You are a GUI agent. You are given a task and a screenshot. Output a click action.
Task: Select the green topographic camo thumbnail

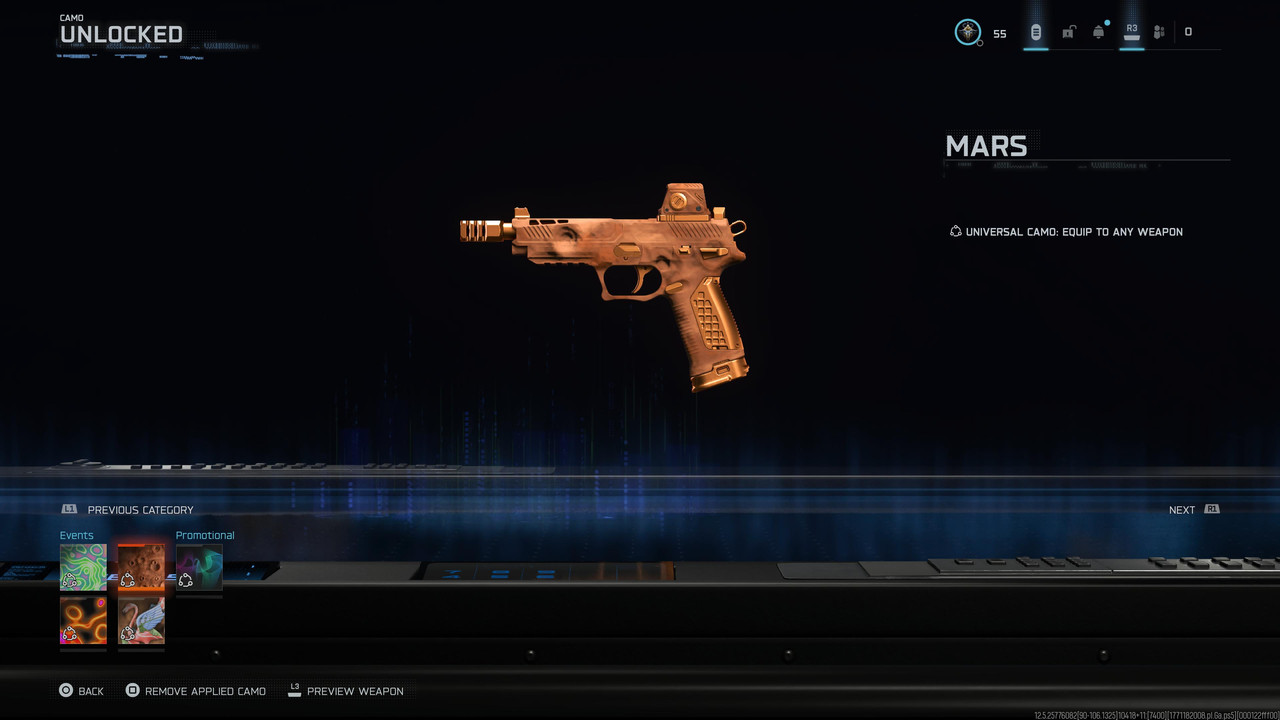tap(83, 567)
